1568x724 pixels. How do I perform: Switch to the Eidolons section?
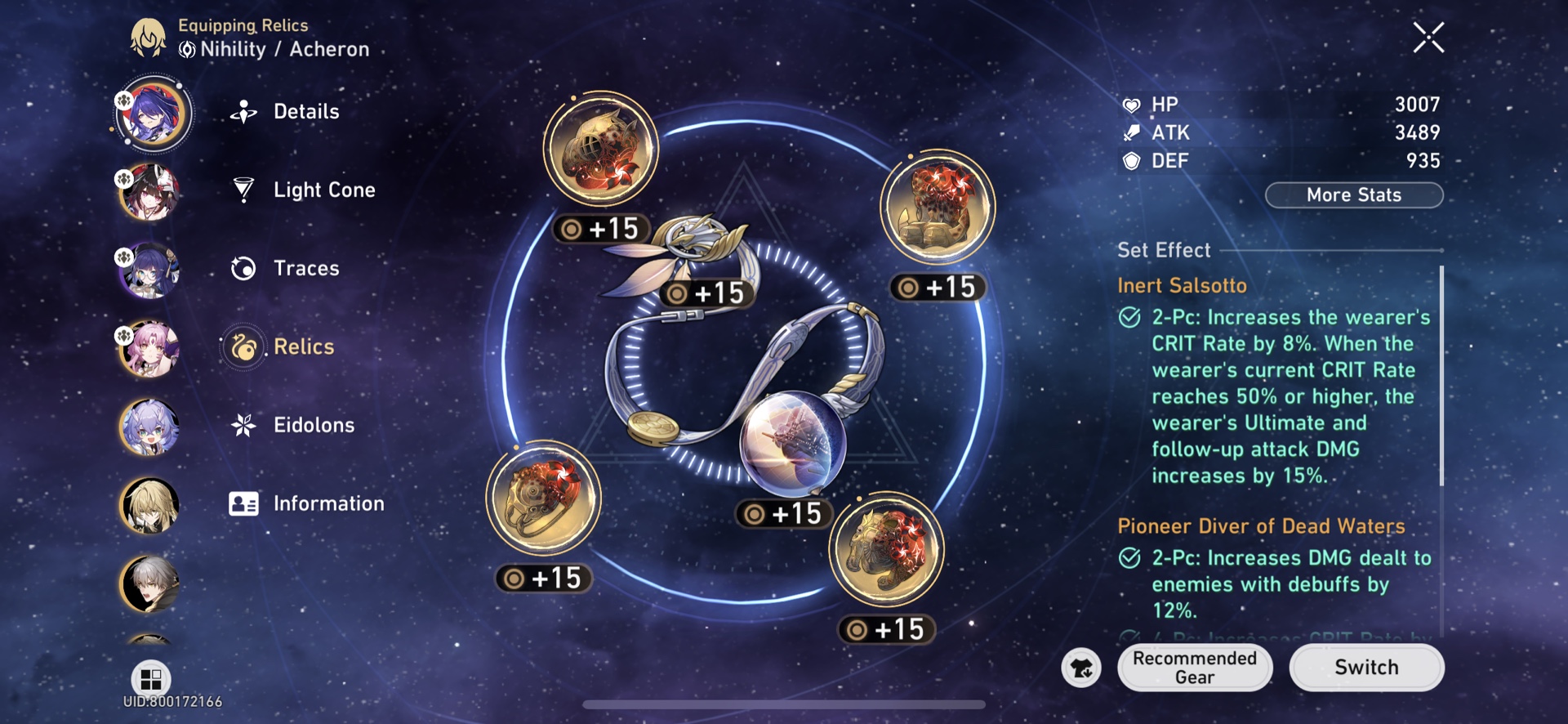coord(314,425)
